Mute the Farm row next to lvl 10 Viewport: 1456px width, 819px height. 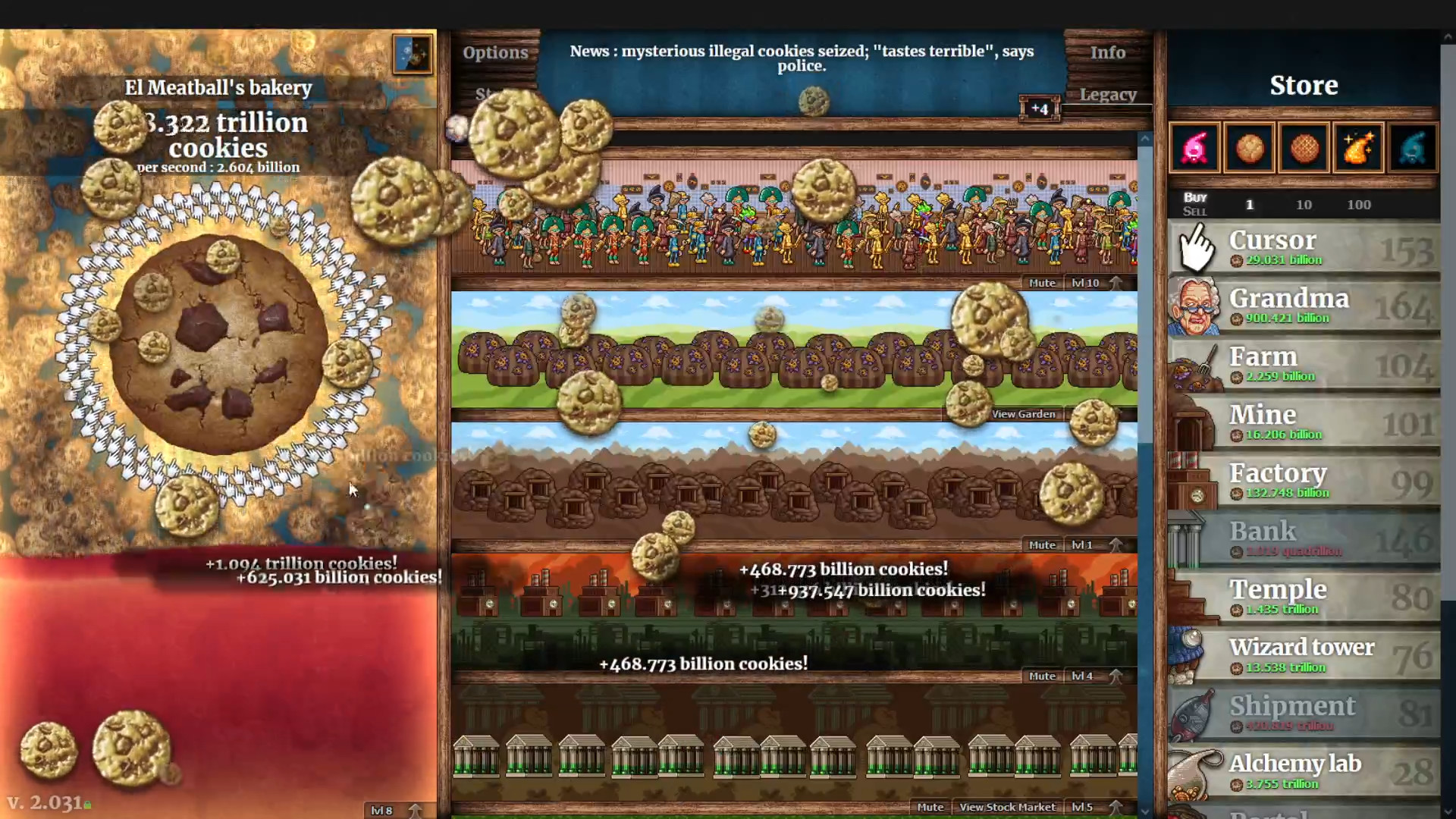[1042, 282]
